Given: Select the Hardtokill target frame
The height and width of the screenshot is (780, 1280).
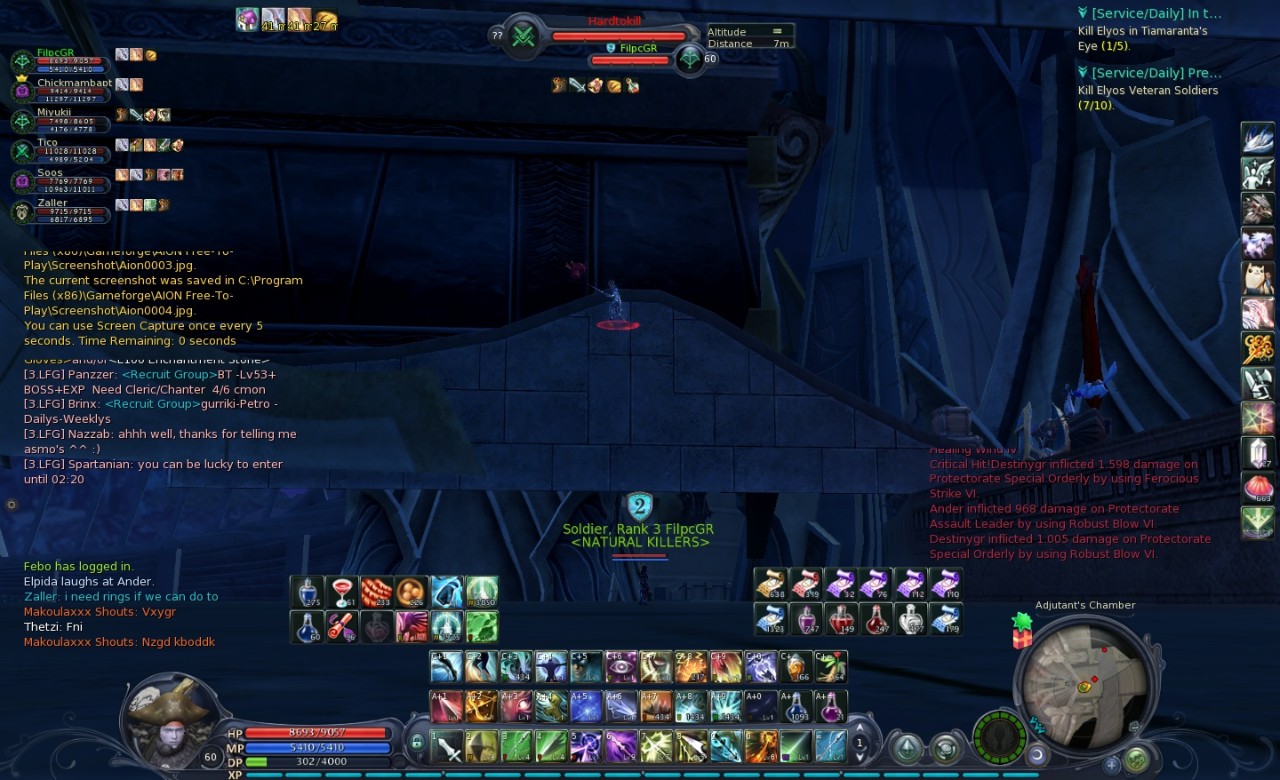Looking at the screenshot, I should (617, 34).
